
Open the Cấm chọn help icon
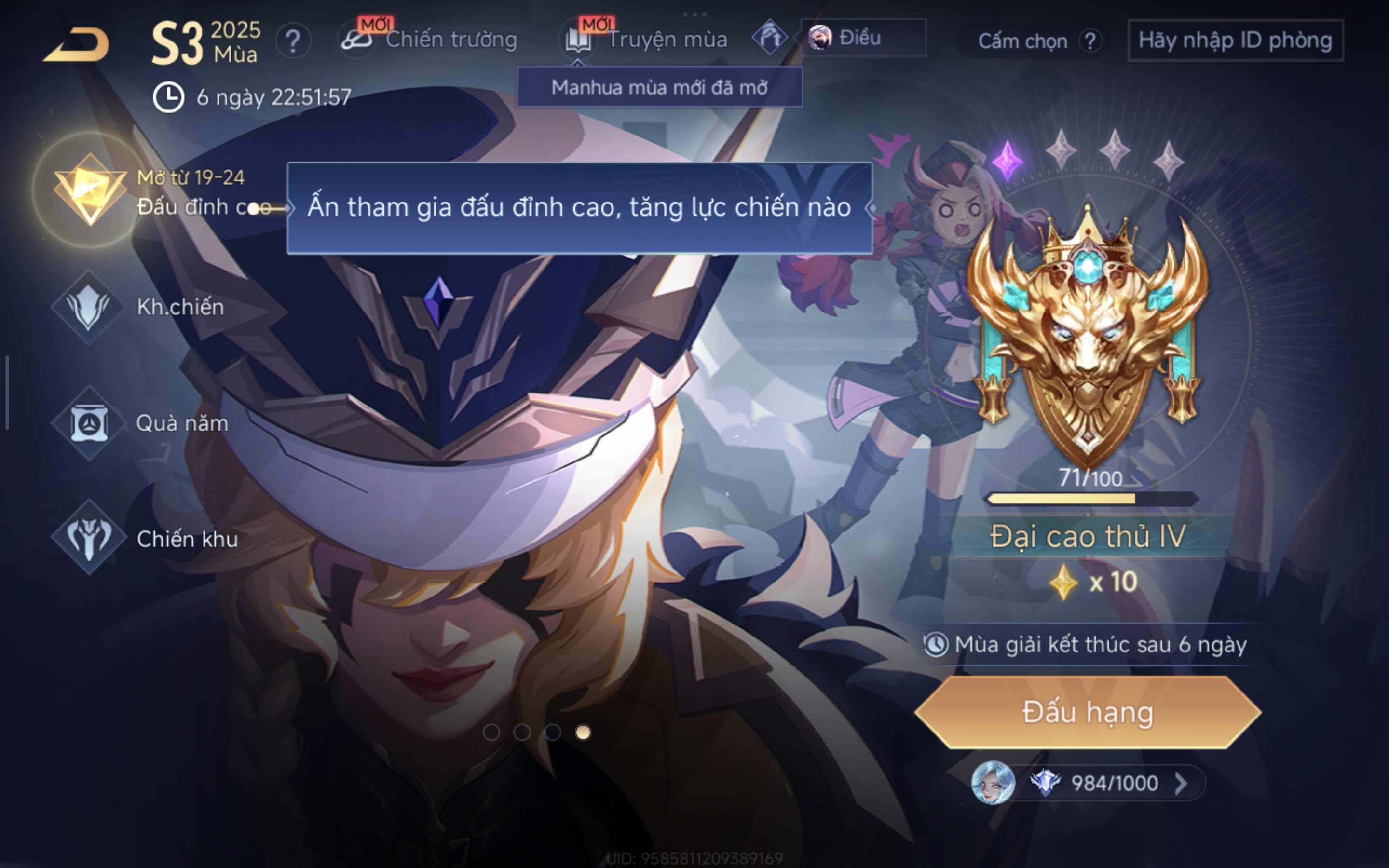point(1089,41)
